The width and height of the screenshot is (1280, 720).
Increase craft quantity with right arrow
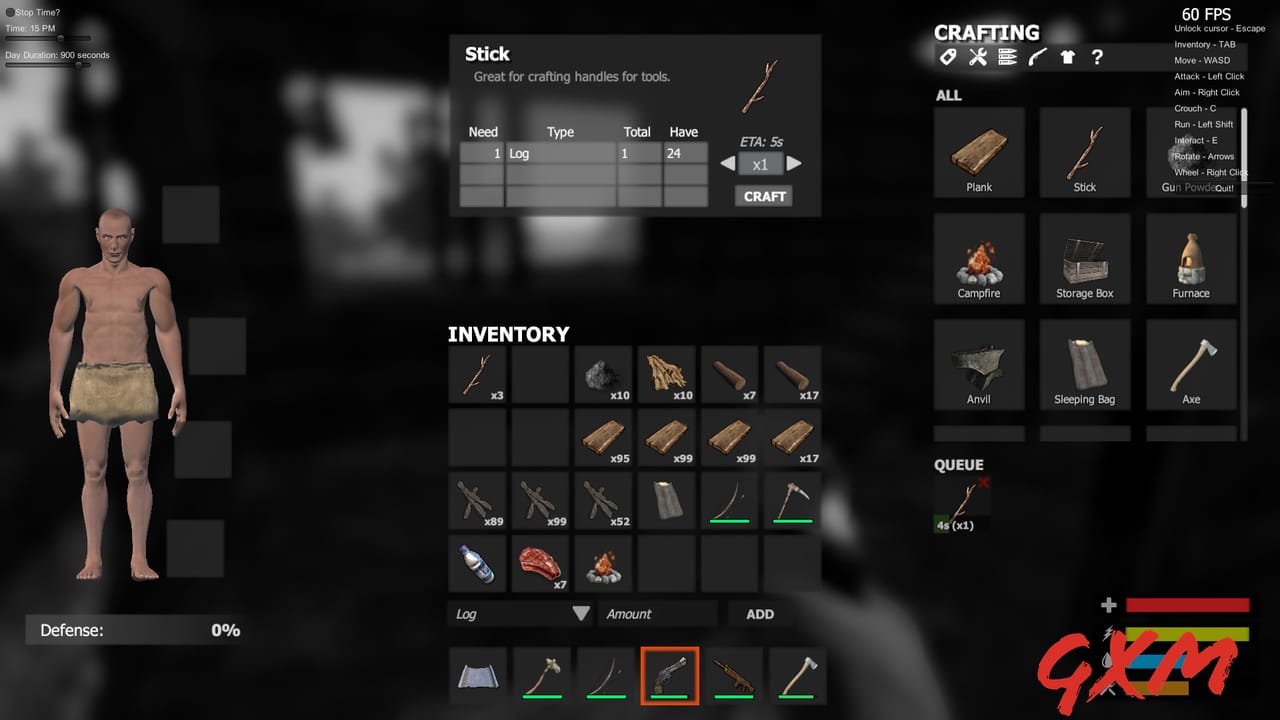[793, 163]
